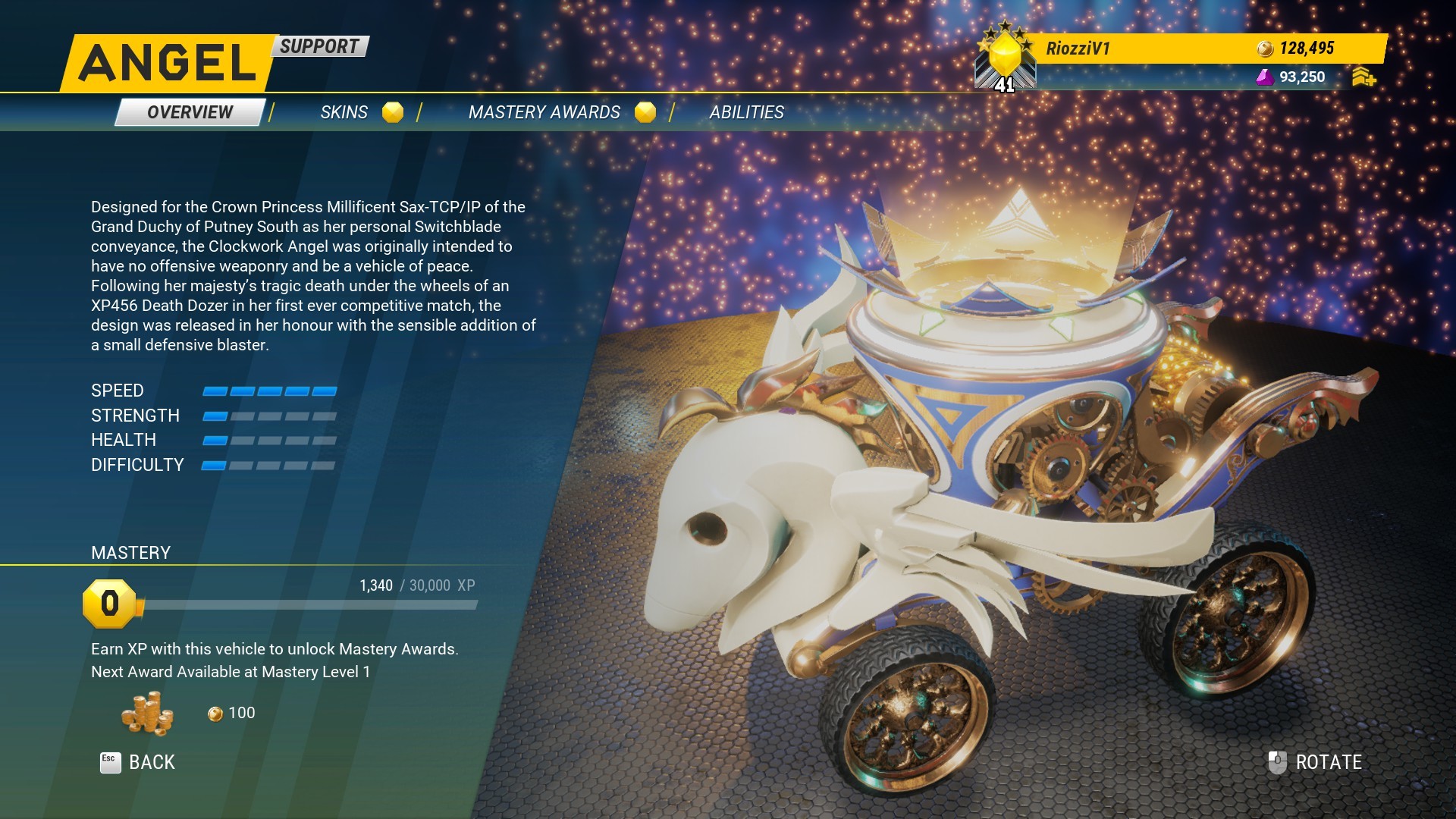Screen dimensions: 1456x819
Task: Switch to the Overview tab
Action: (190, 112)
